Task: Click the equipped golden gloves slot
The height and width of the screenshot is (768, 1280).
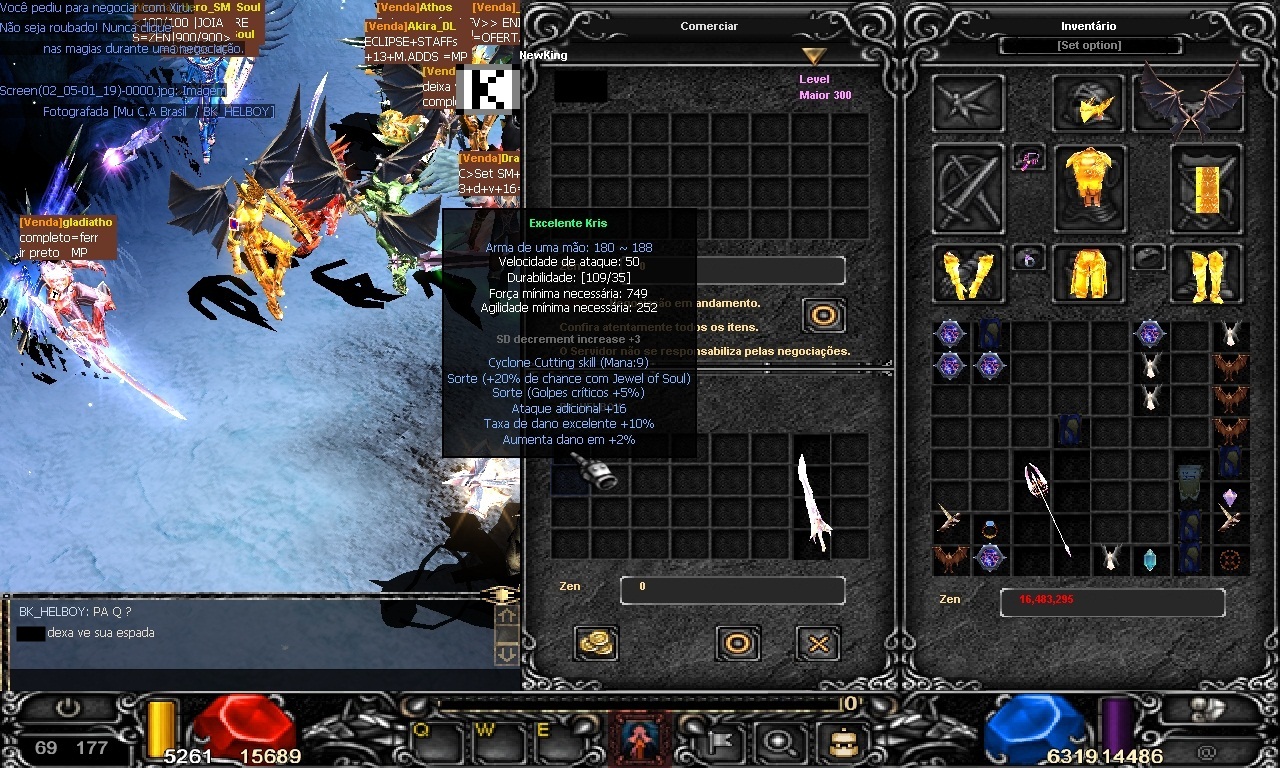Action: coord(968,273)
